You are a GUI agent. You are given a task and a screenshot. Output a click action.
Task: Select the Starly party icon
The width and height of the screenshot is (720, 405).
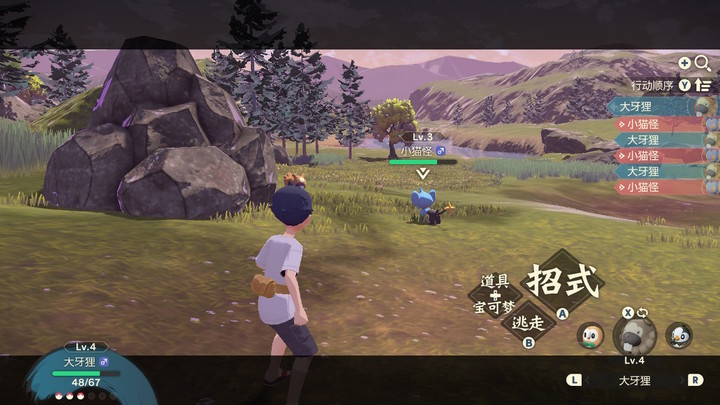click(x=679, y=335)
